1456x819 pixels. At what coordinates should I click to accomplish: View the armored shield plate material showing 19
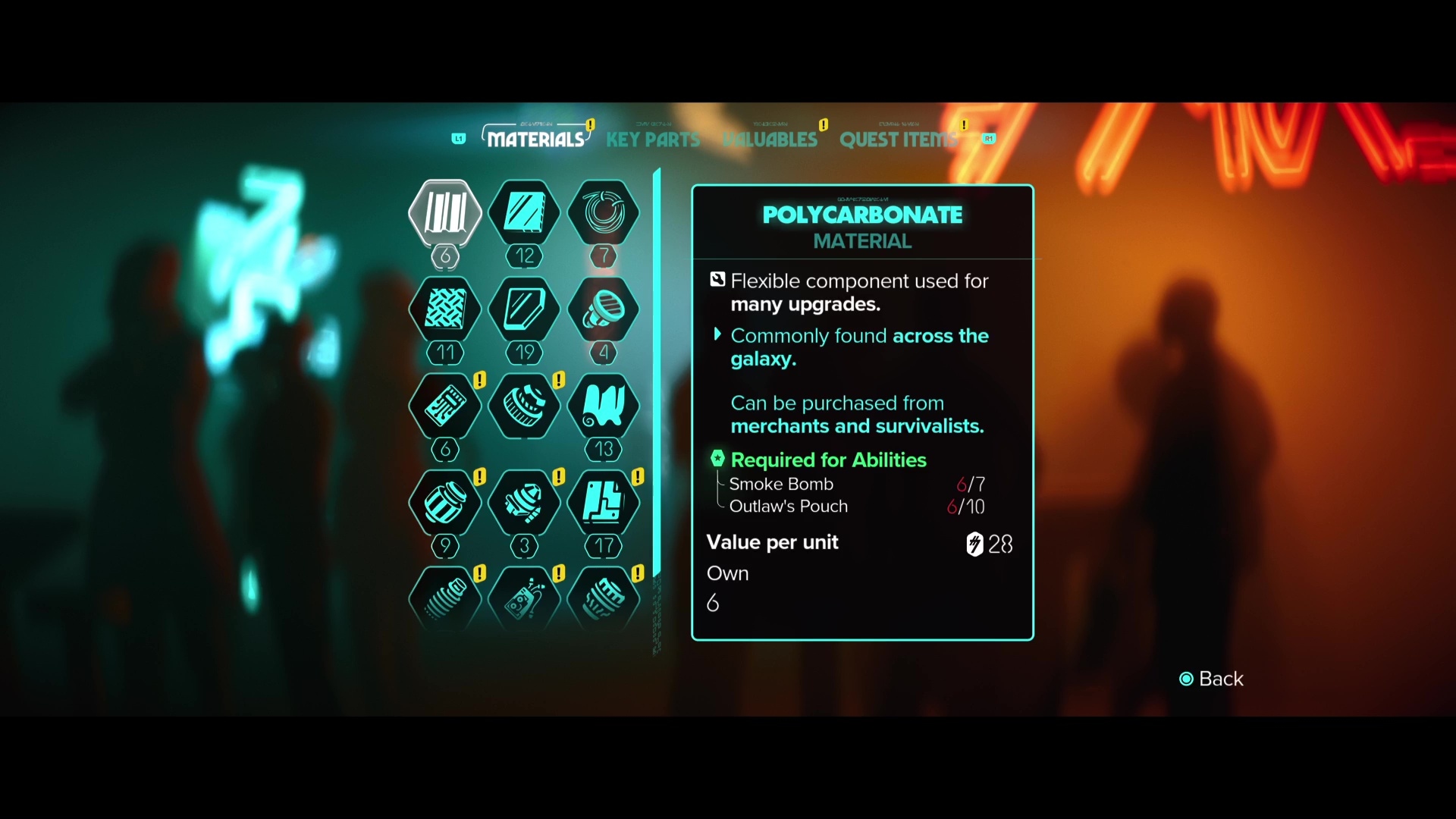[x=525, y=309]
